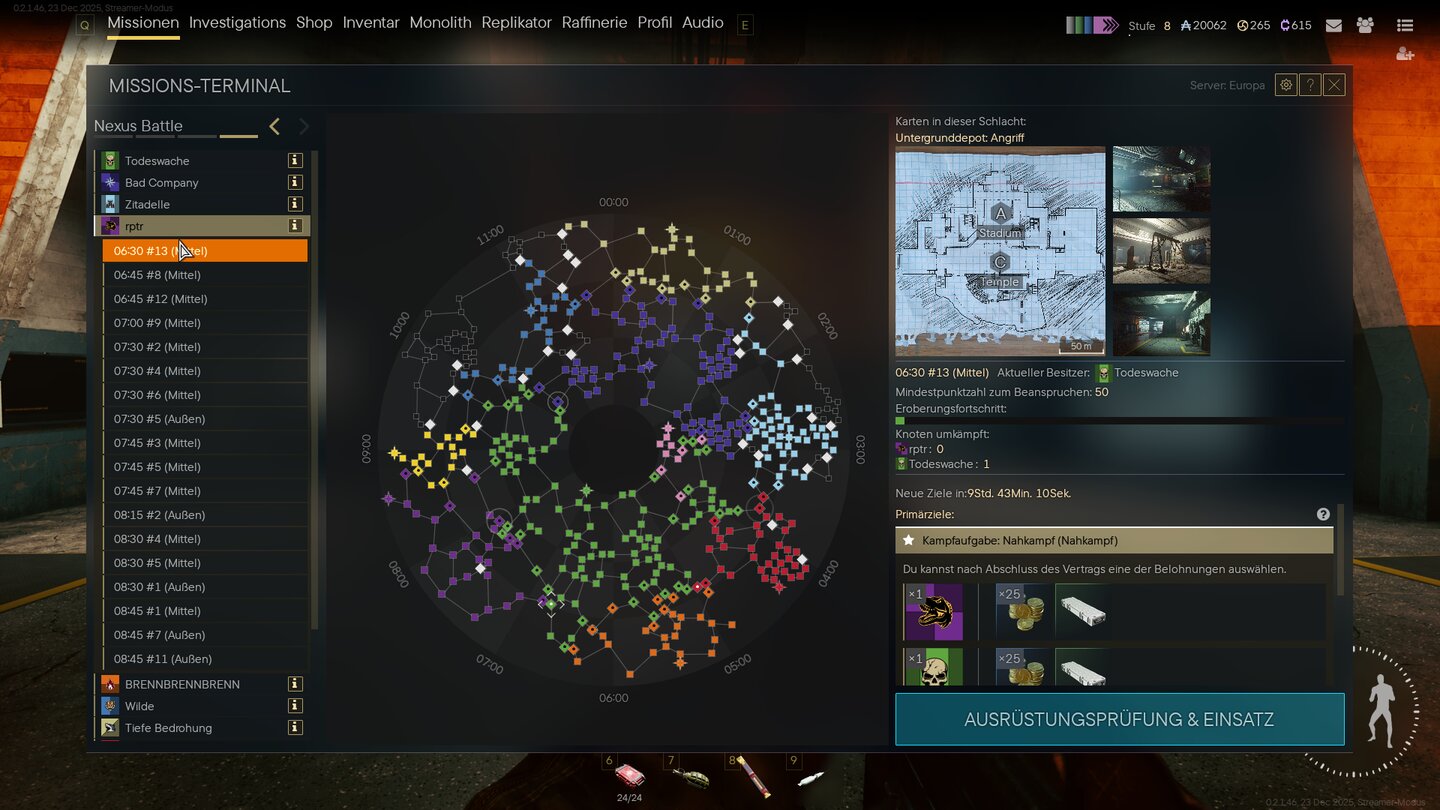Click the question mark beside Primärziele
The height and width of the screenshot is (810, 1440).
coord(1322,513)
